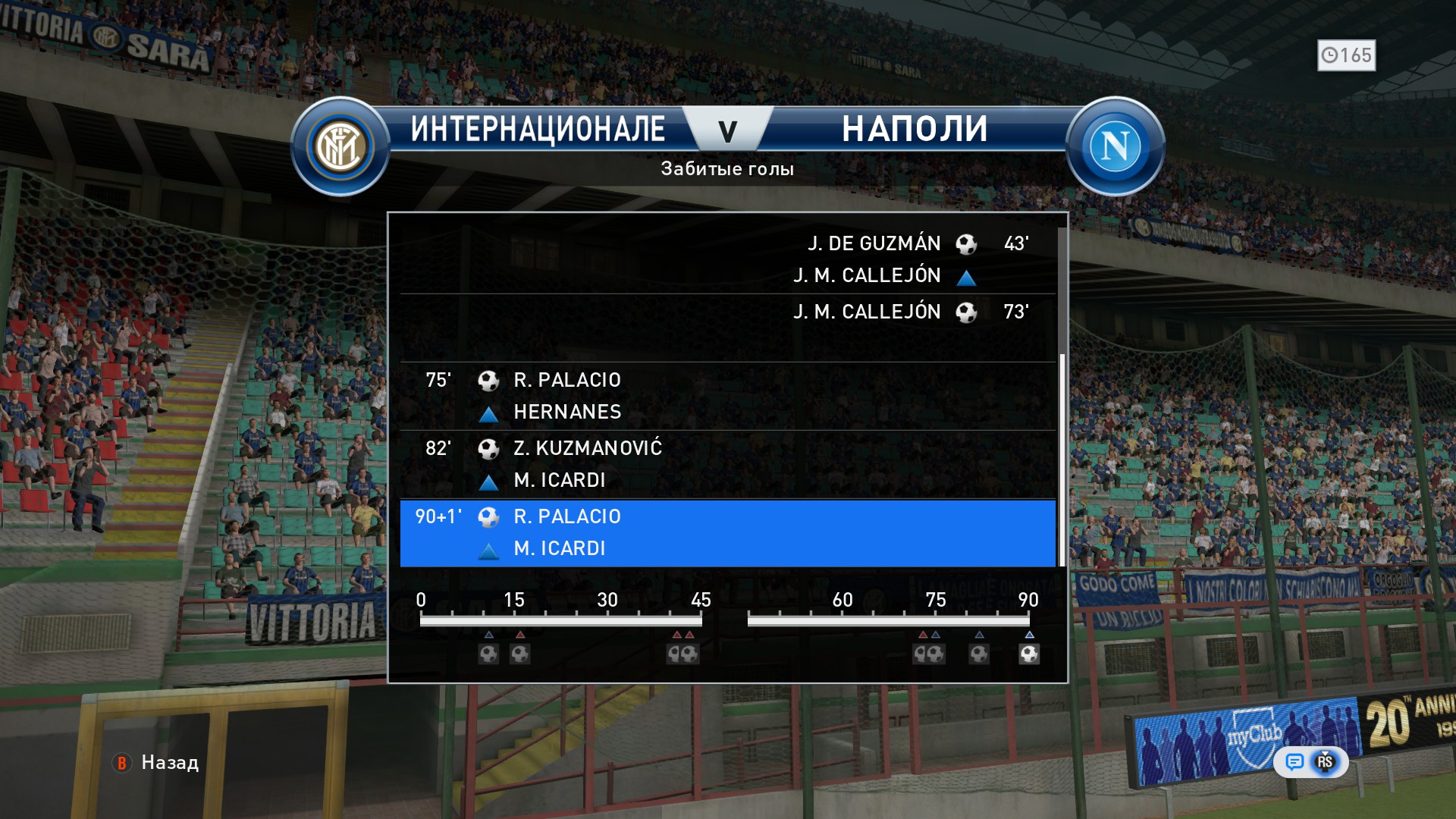
Task: Click the goals list scrollbar
Action: (1062, 459)
